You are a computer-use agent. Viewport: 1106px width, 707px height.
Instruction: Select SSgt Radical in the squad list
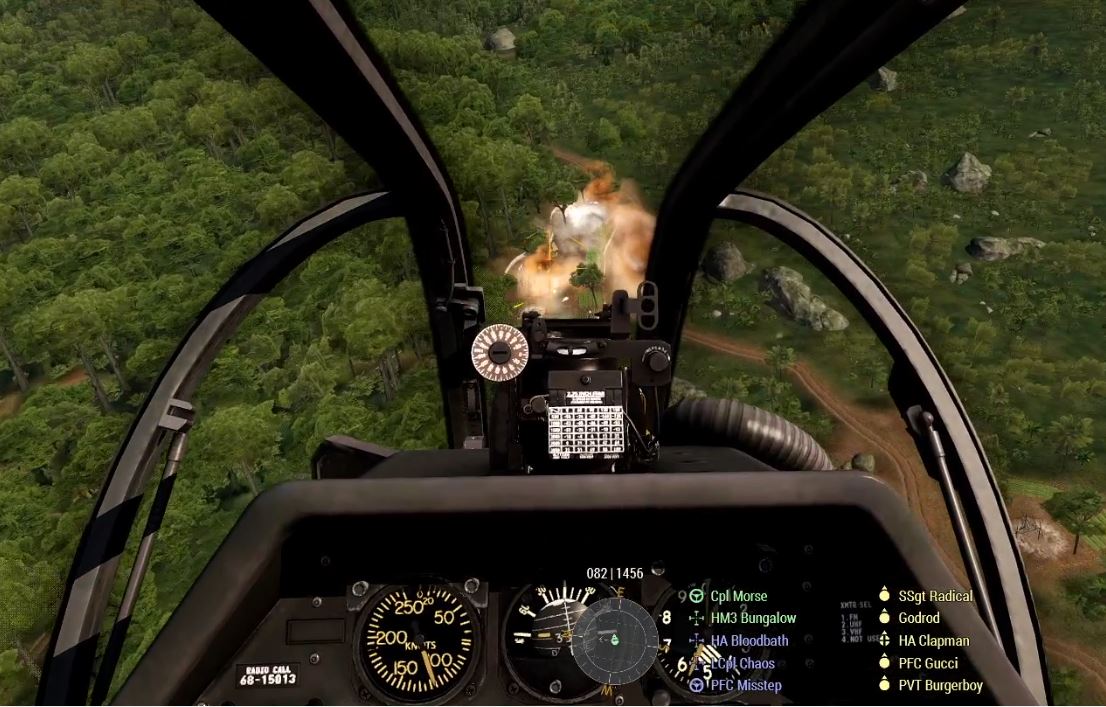point(935,596)
